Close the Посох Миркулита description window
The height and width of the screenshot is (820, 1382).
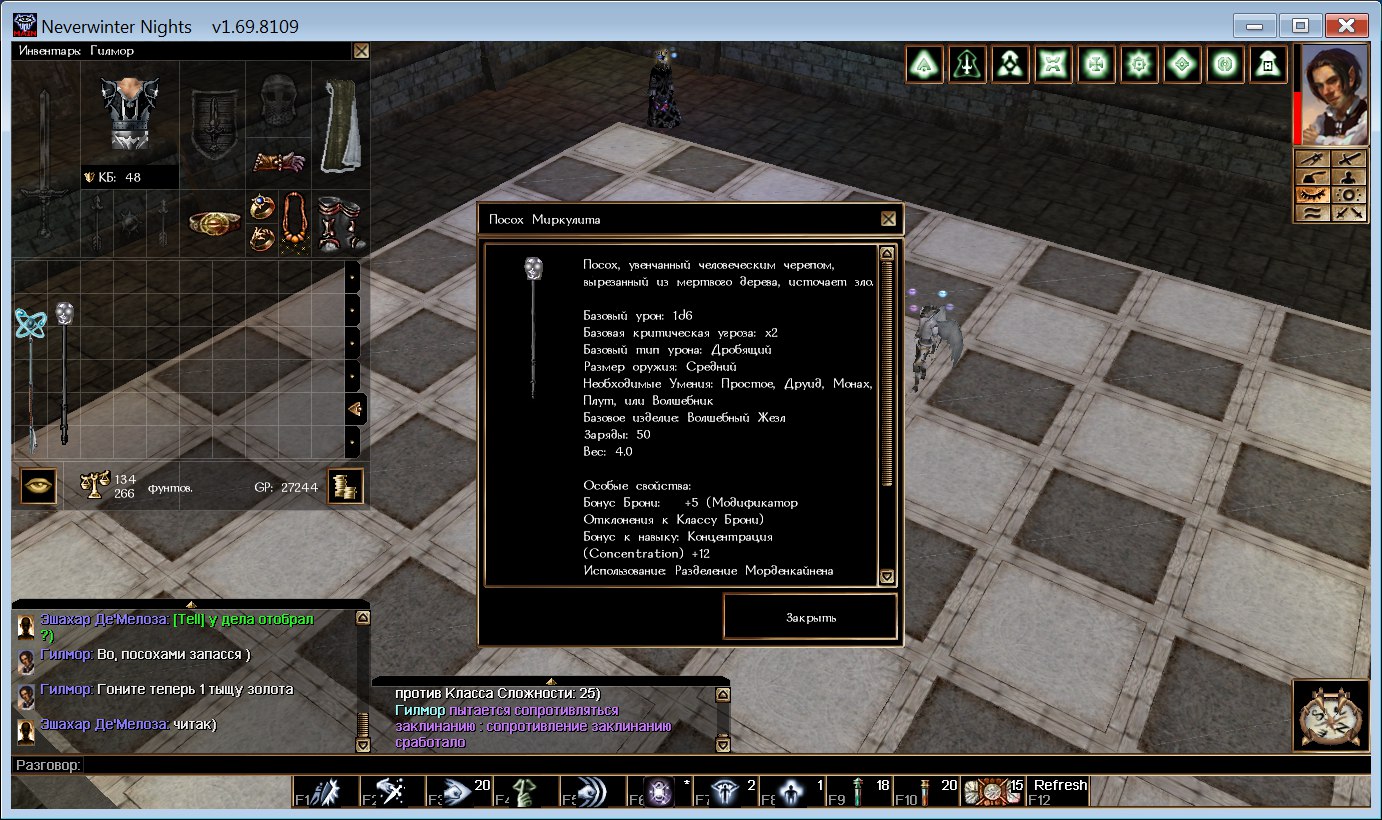tap(888, 219)
